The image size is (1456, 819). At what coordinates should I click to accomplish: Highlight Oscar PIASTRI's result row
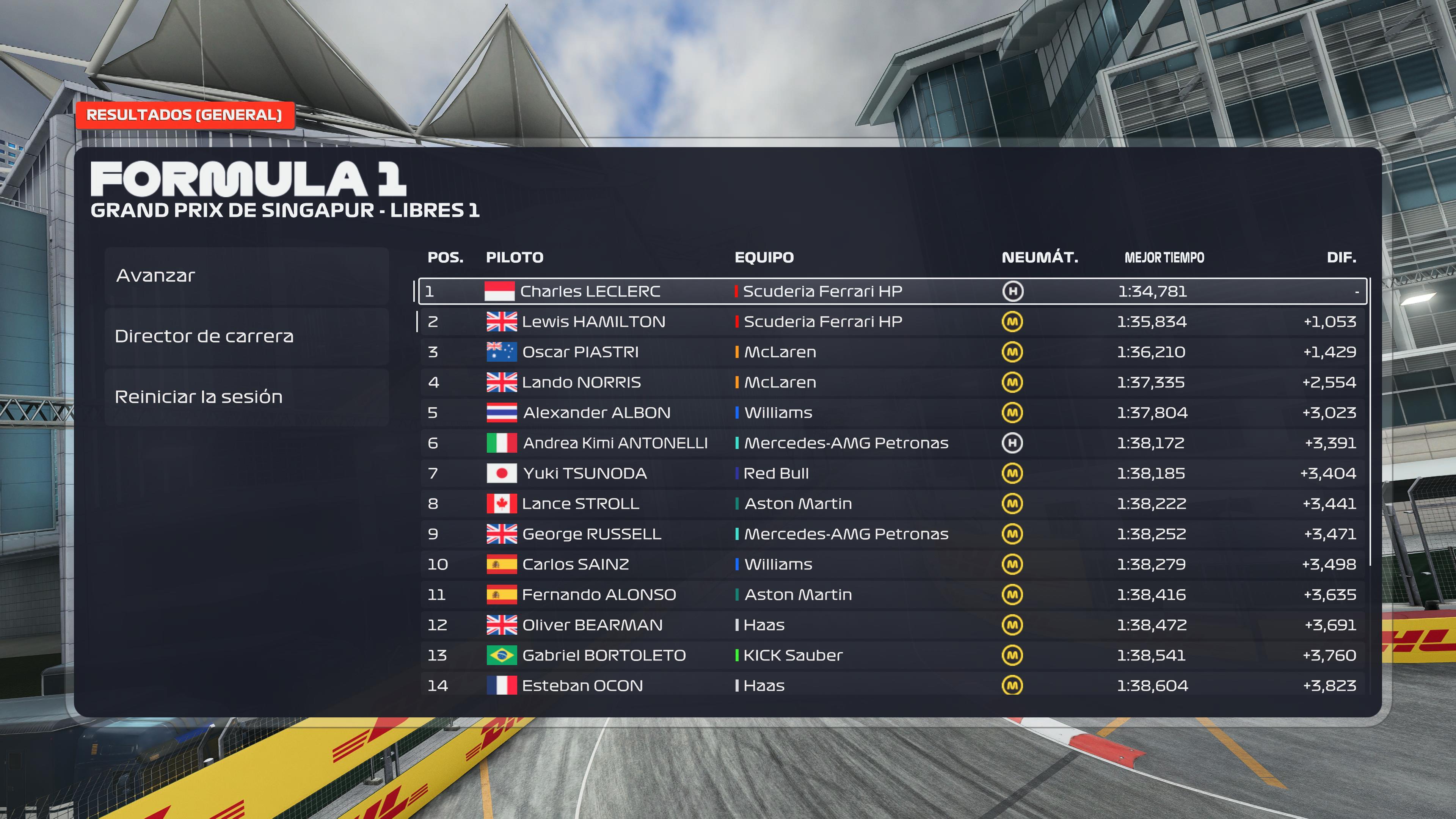pos(892,352)
